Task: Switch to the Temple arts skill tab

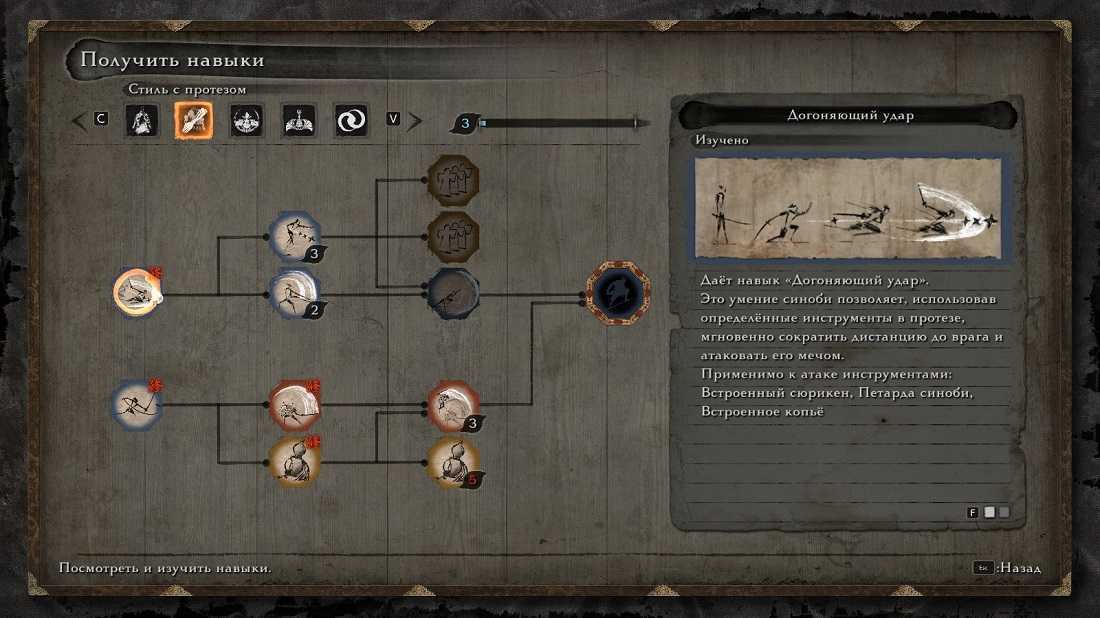Action: (x=298, y=121)
